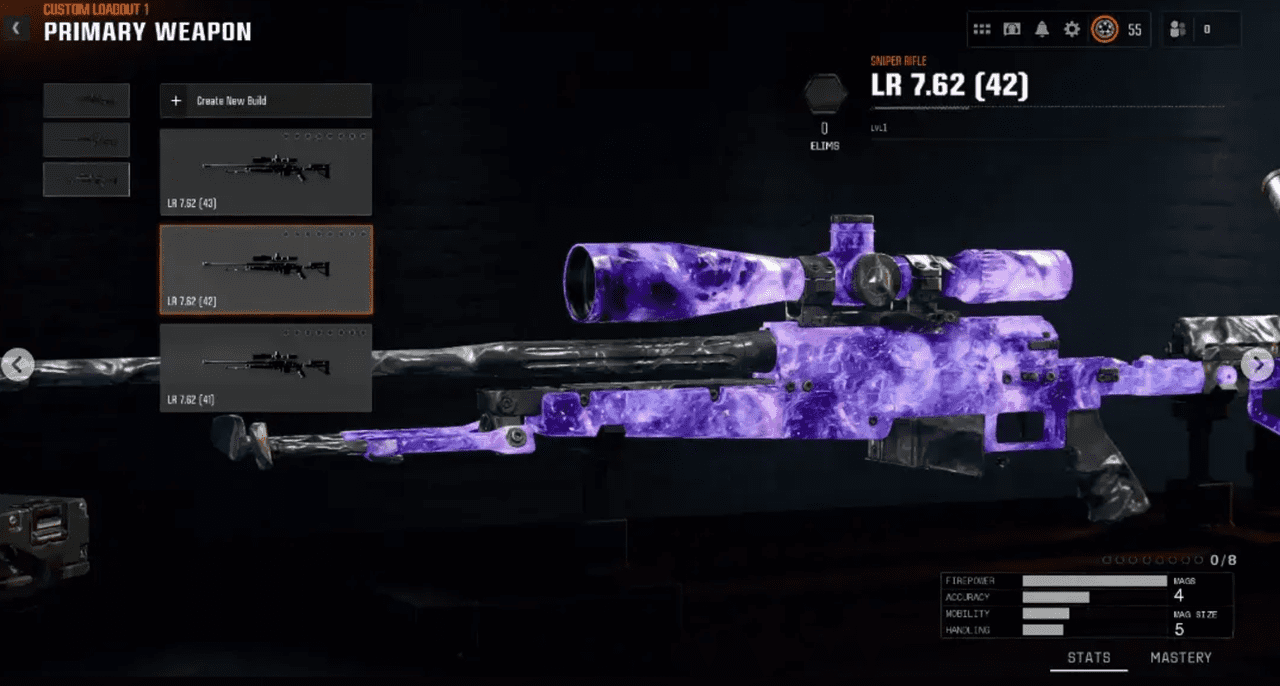
Task: Go back using the top-left arrow
Action: point(15,29)
